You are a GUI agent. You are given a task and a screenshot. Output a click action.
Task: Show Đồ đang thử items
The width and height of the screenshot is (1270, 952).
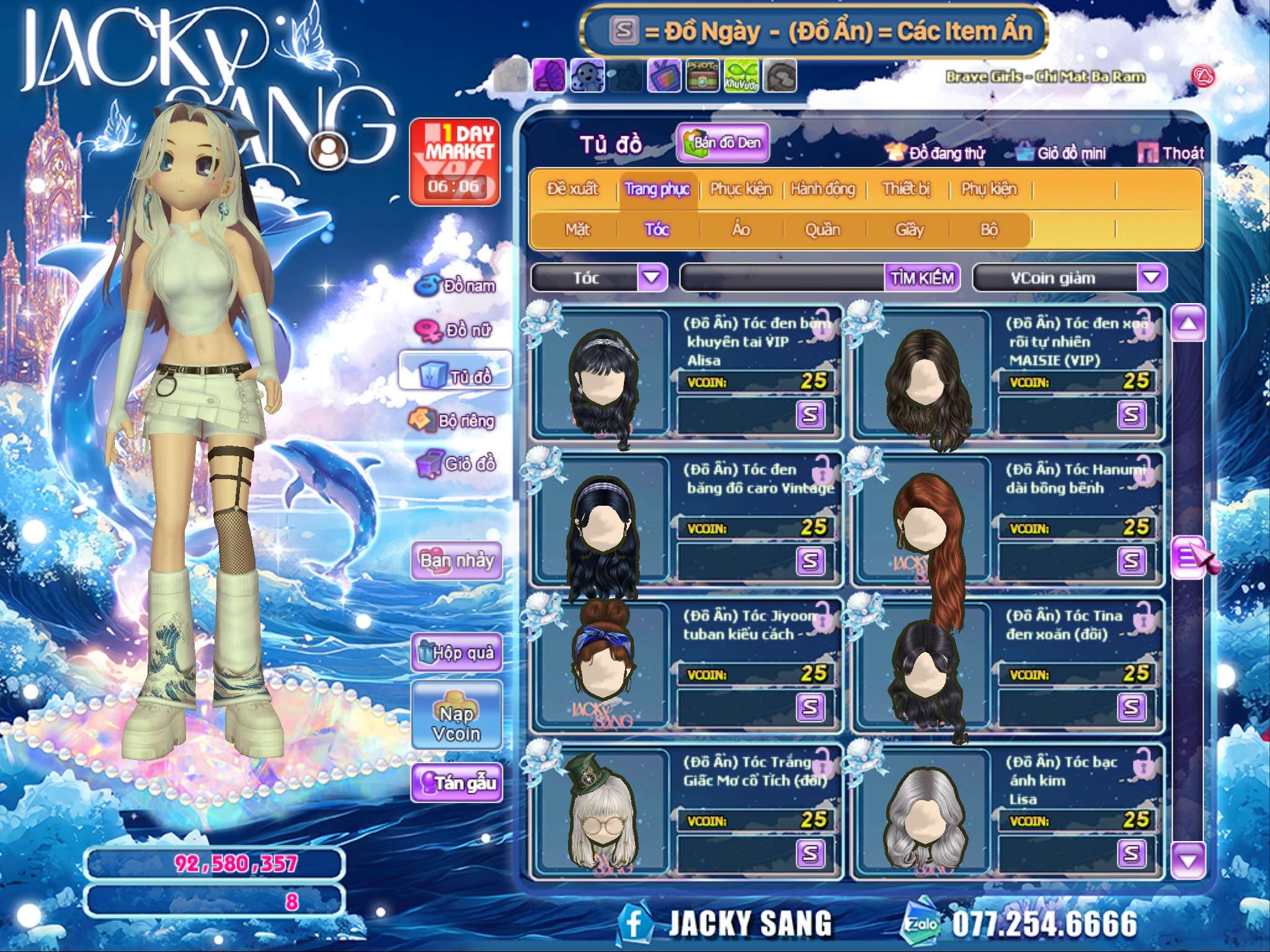point(935,153)
